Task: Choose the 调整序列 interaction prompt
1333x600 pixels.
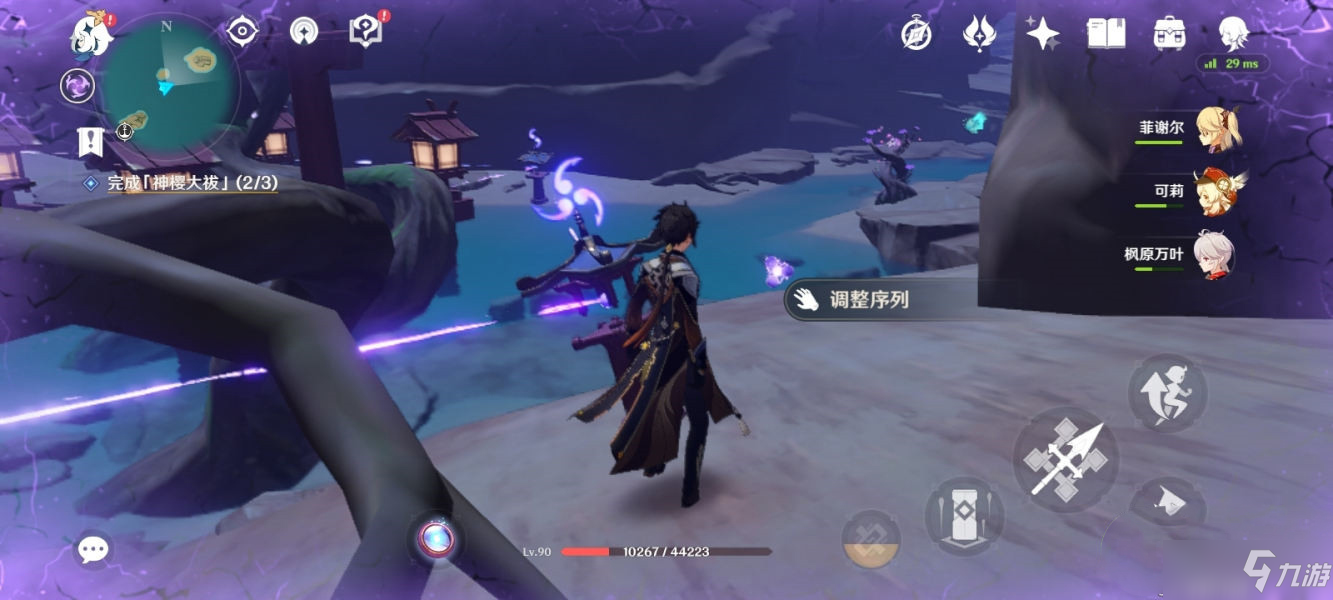Action: tap(868, 299)
